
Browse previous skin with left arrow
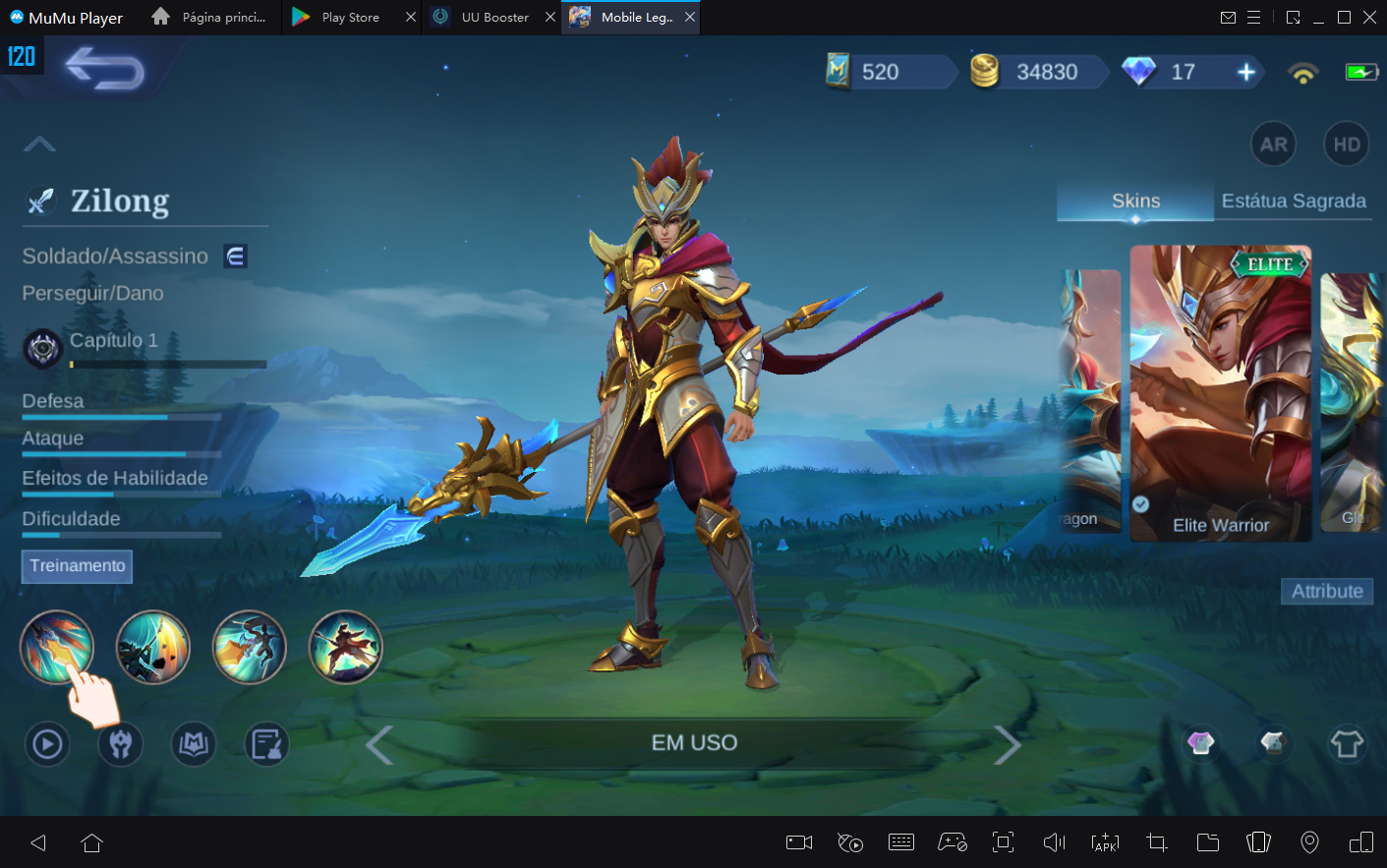pyautogui.click(x=379, y=744)
